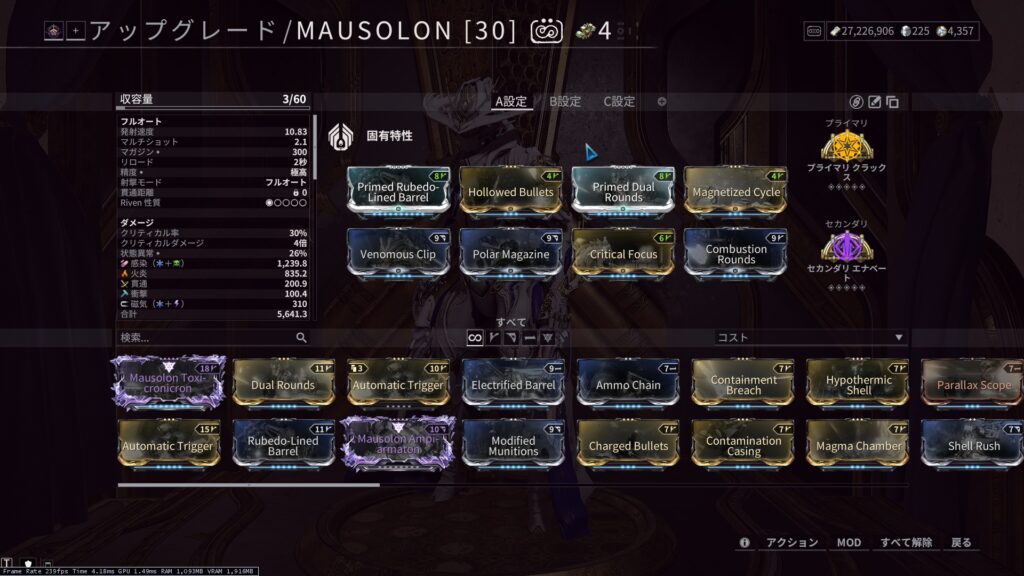Switch to the C設定 loadout tab
Image resolution: width=1024 pixels, height=576 pixels.
(619, 101)
